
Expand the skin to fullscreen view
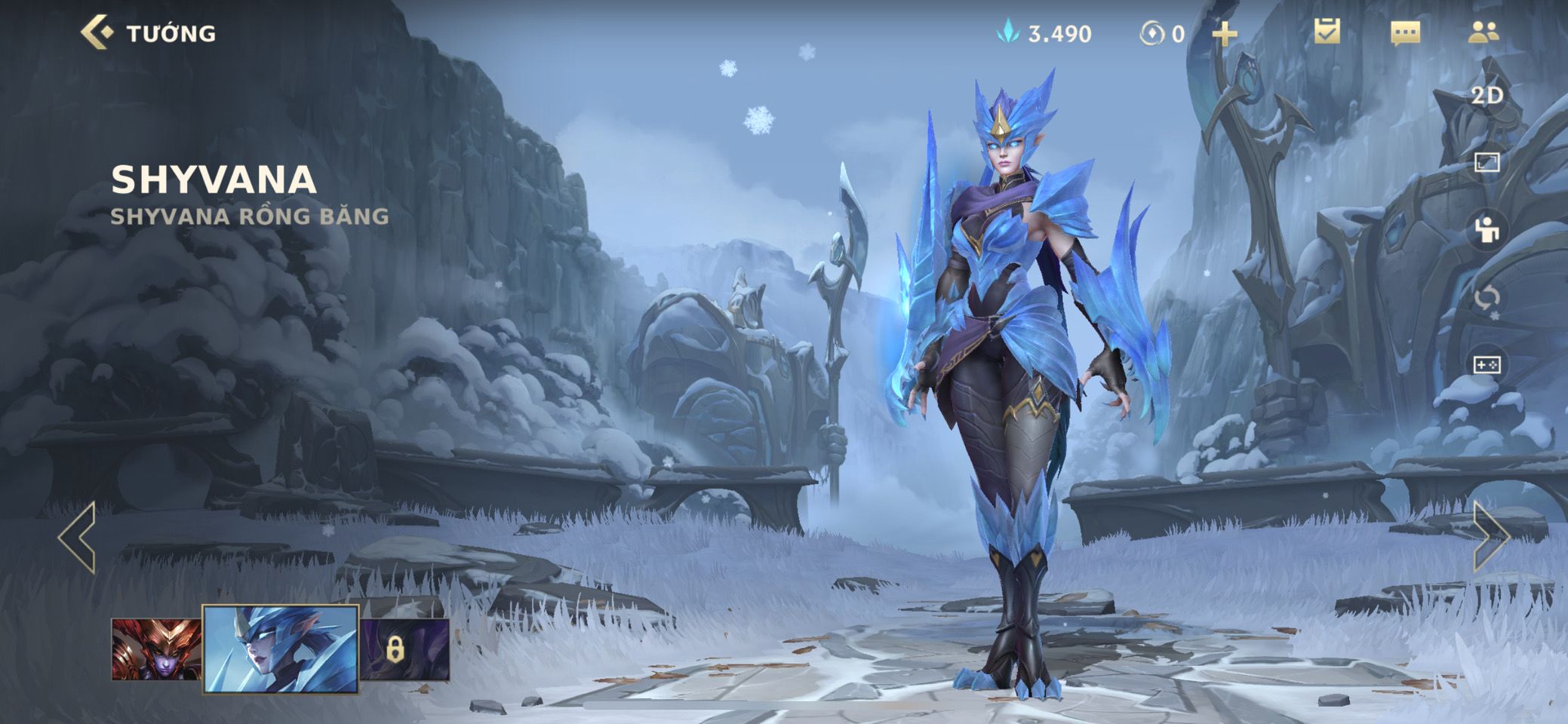coord(1487,162)
